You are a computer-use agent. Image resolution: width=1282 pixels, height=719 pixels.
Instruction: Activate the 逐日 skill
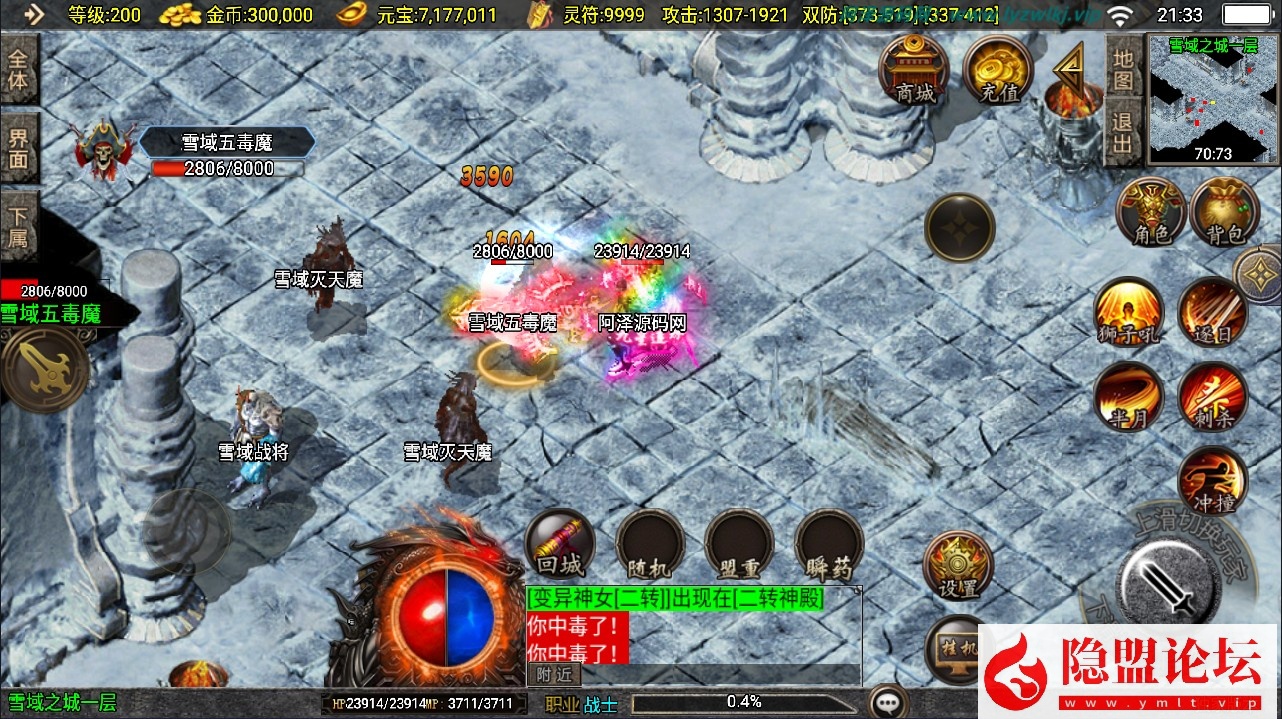pyautogui.click(x=1212, y=311)
